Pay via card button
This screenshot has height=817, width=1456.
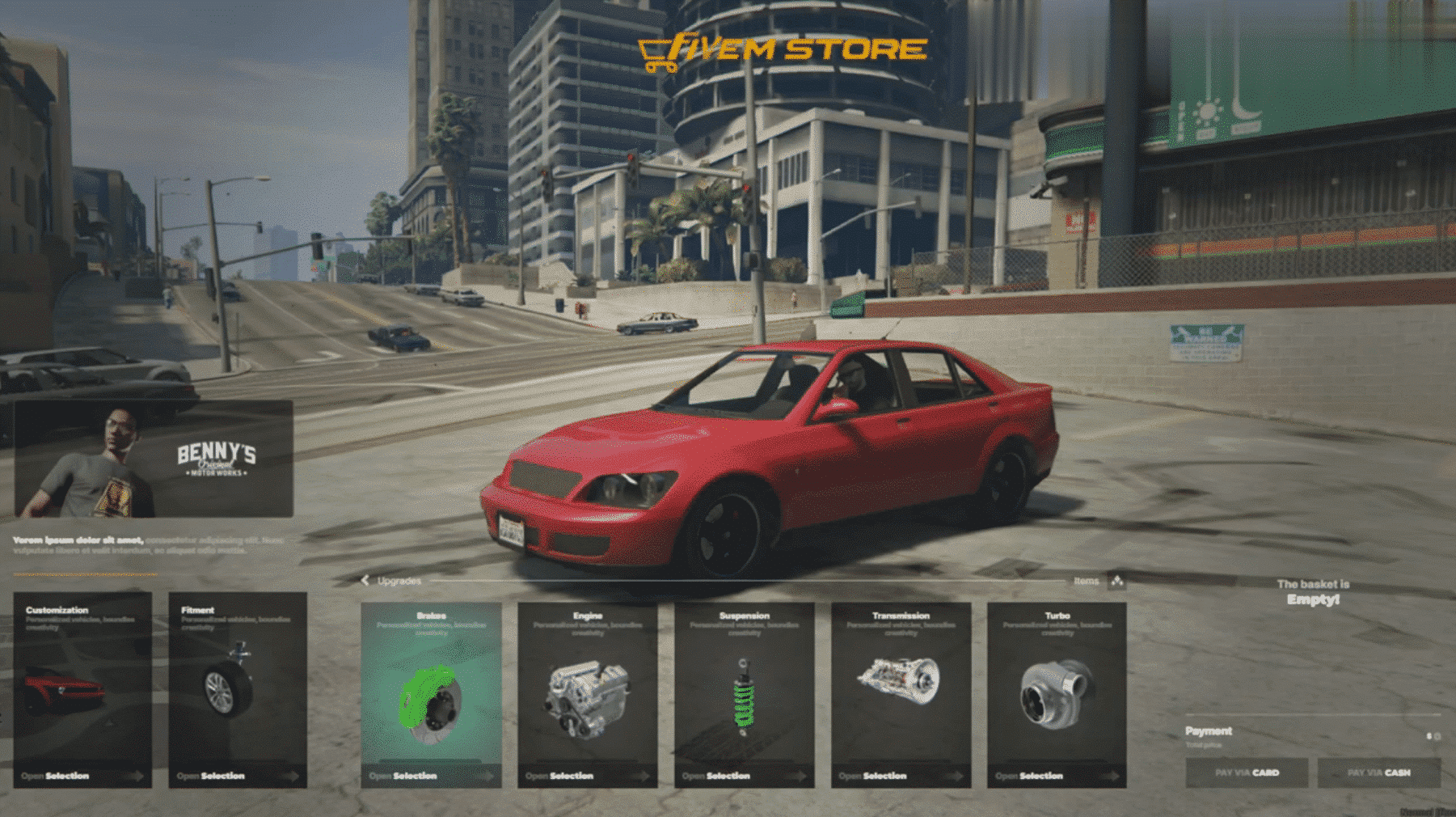[1247, 773]
